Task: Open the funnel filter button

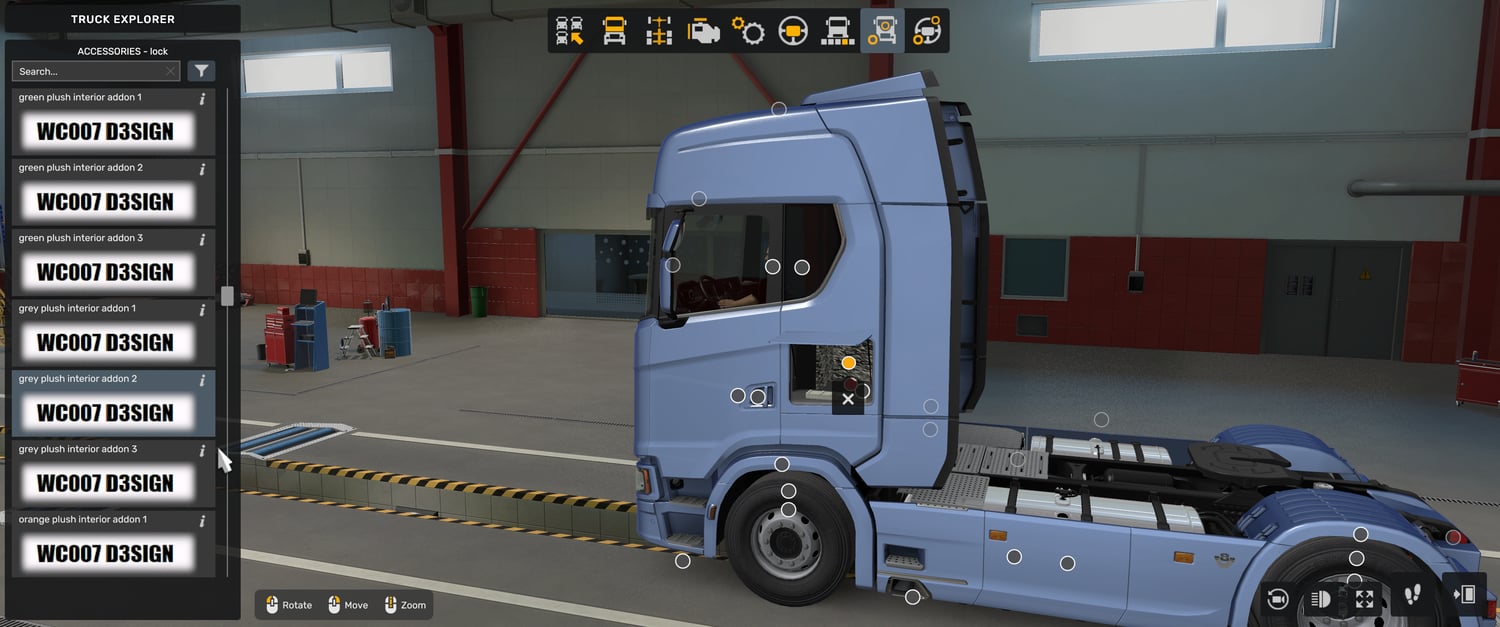Action: coord(201,71)
